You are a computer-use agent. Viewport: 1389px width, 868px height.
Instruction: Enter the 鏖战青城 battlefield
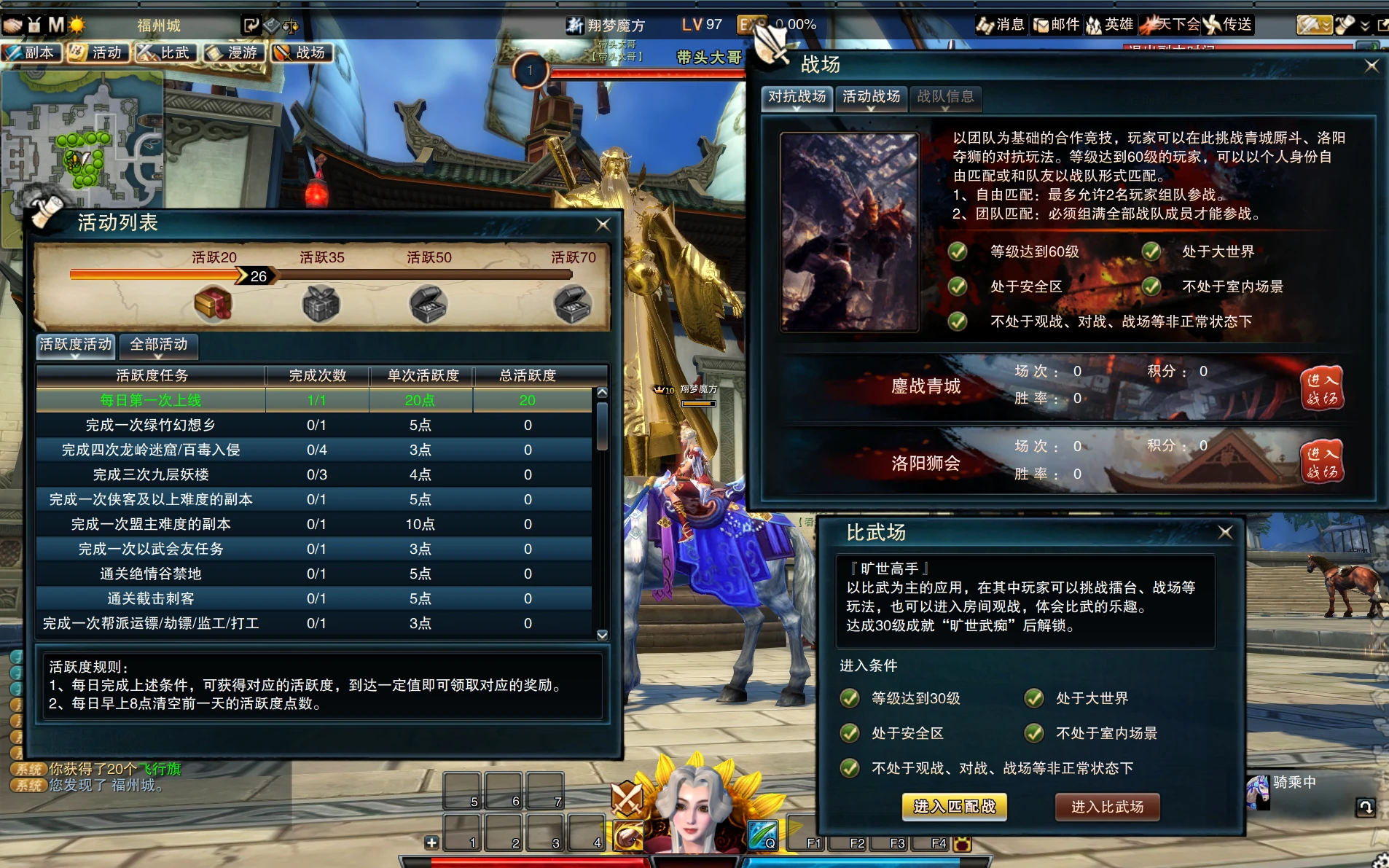(1322, 388)
